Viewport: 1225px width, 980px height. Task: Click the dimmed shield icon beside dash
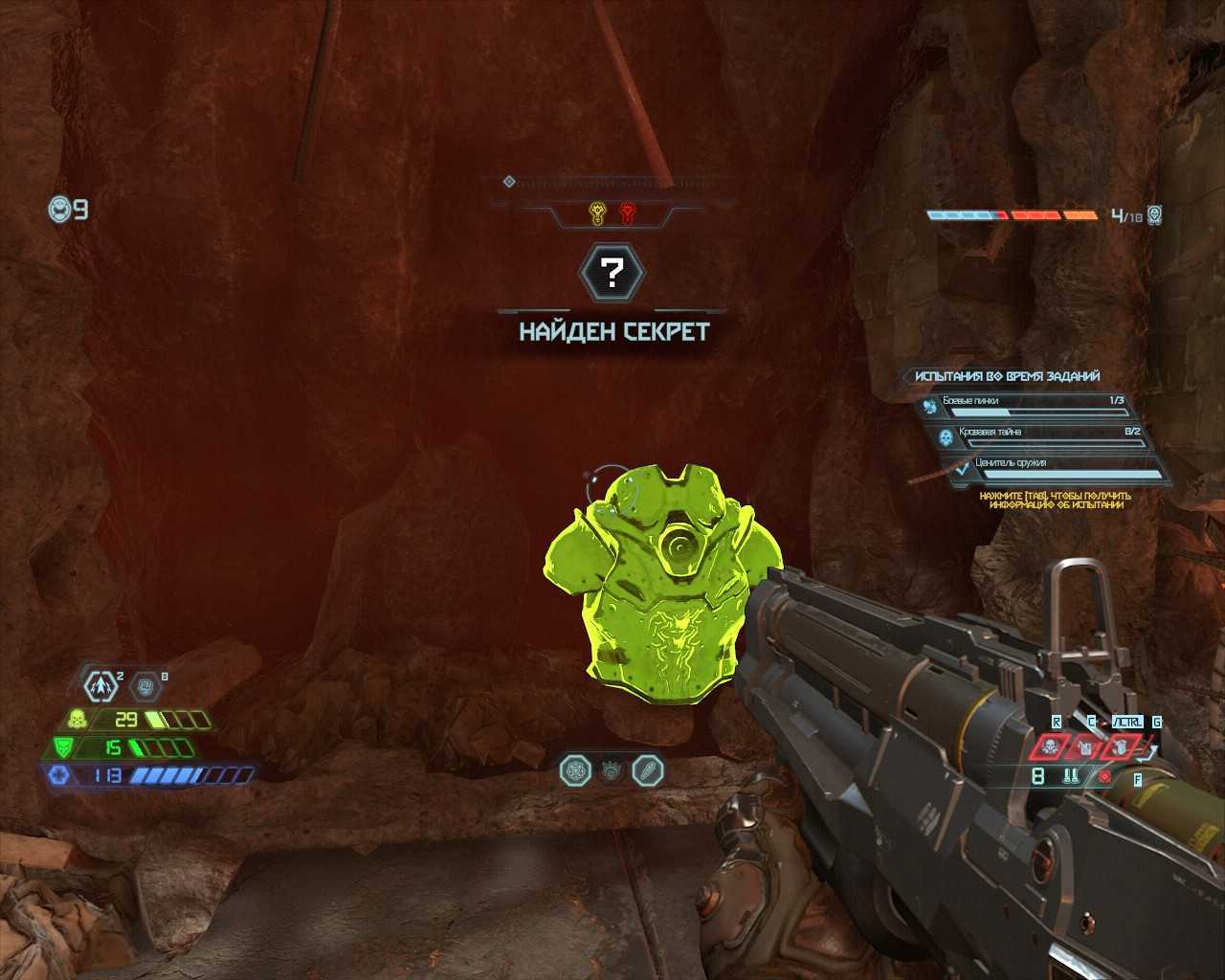point(146,685)
